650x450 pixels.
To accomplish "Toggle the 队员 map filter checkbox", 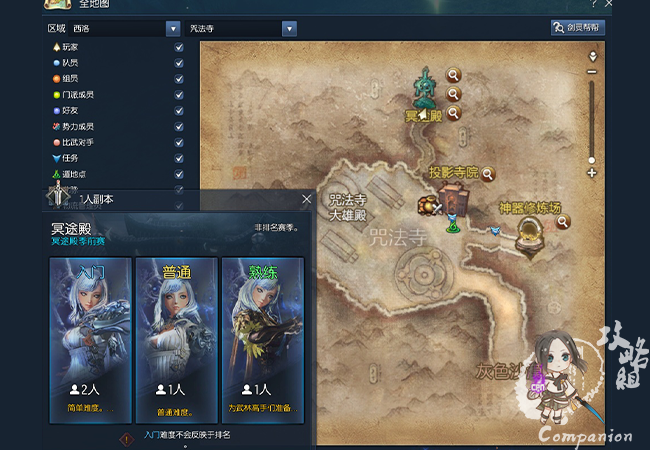I will [x=179, y=63].
